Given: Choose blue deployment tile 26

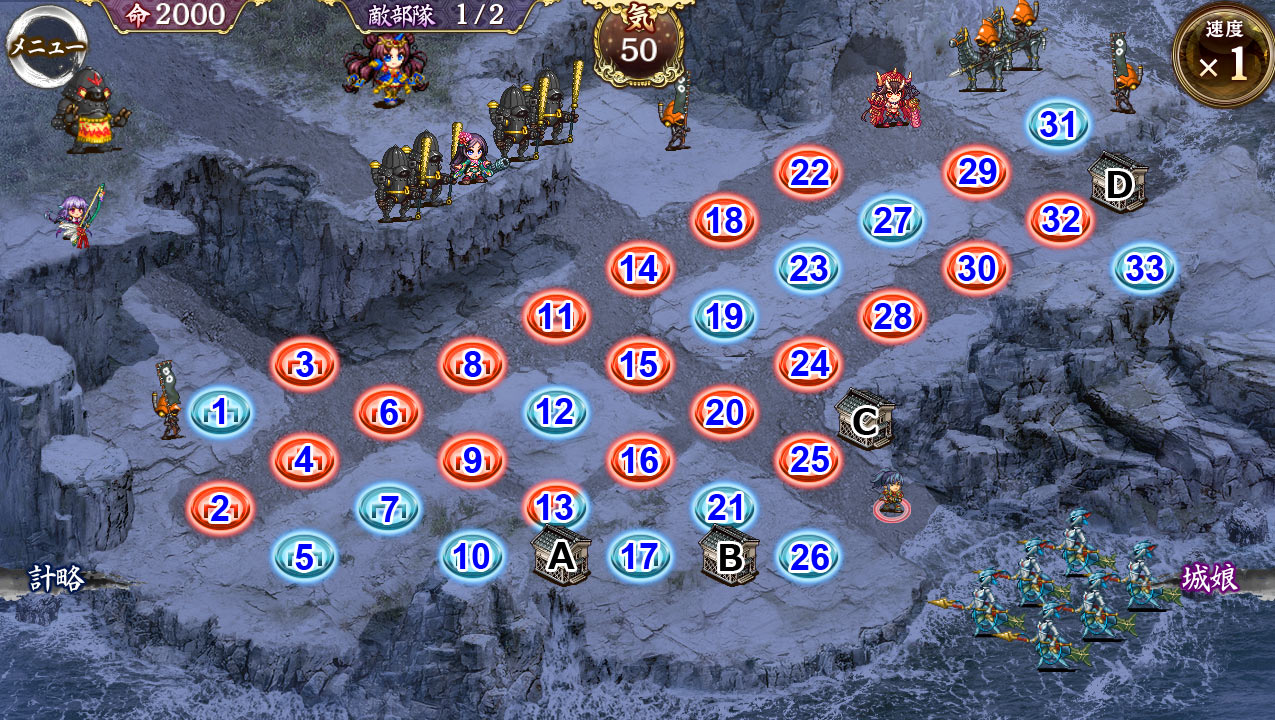Looking at the screenshot, I should (x=809, y=556).
